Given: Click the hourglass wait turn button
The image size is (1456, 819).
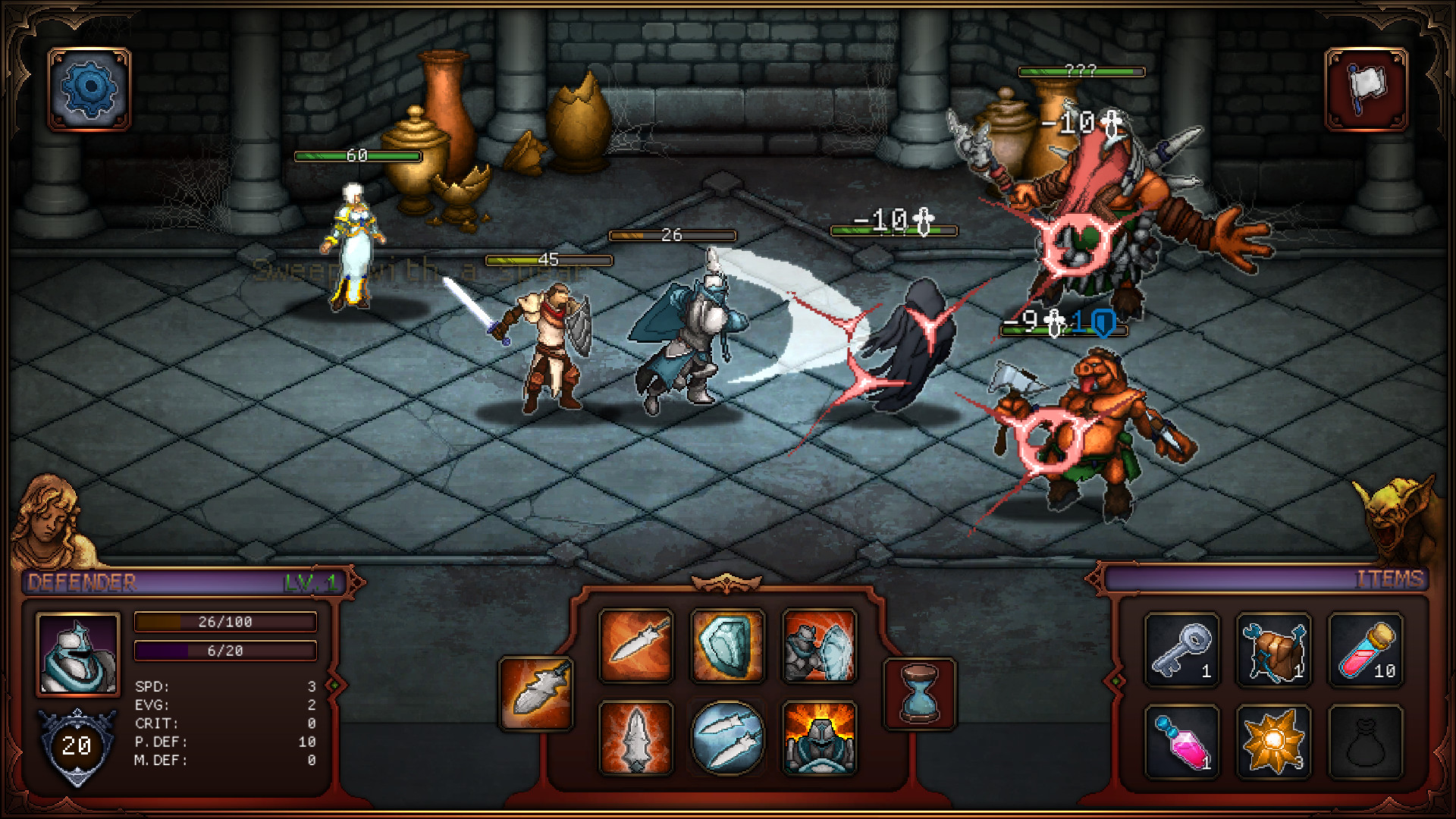Looking at the screenshot, I should [x=919, y=693].
